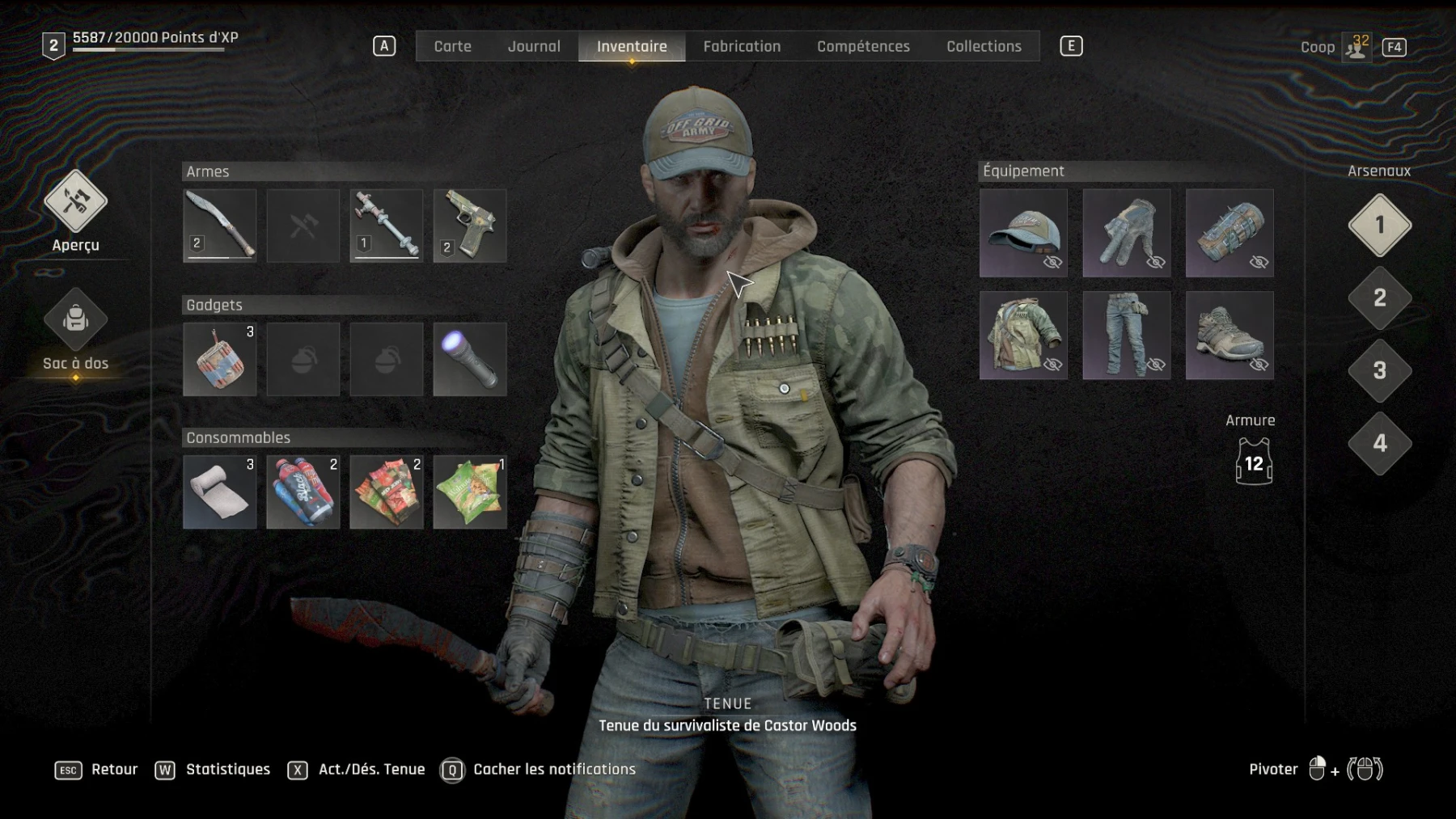This screenshot has width=1456, height=819.
Task: Click Retour at the bottom left
Action: click(x=114, y=769)
